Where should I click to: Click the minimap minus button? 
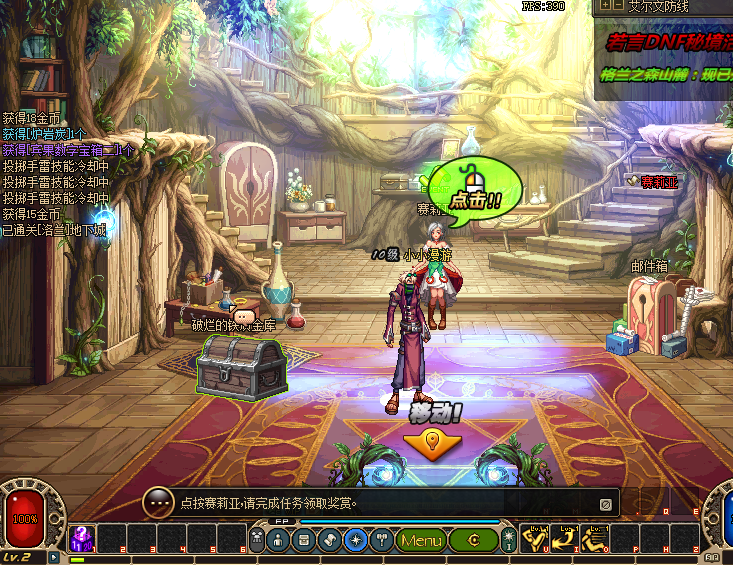620,6
